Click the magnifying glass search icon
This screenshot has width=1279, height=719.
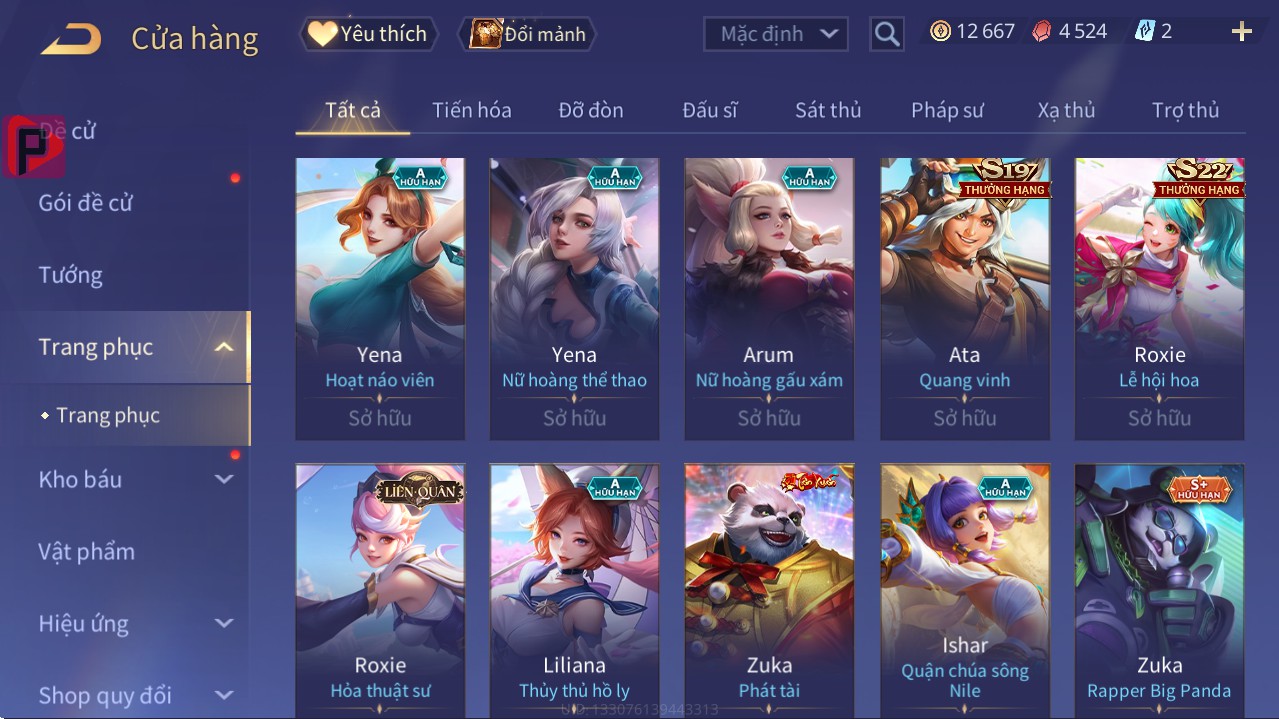[x=886, y=34]
